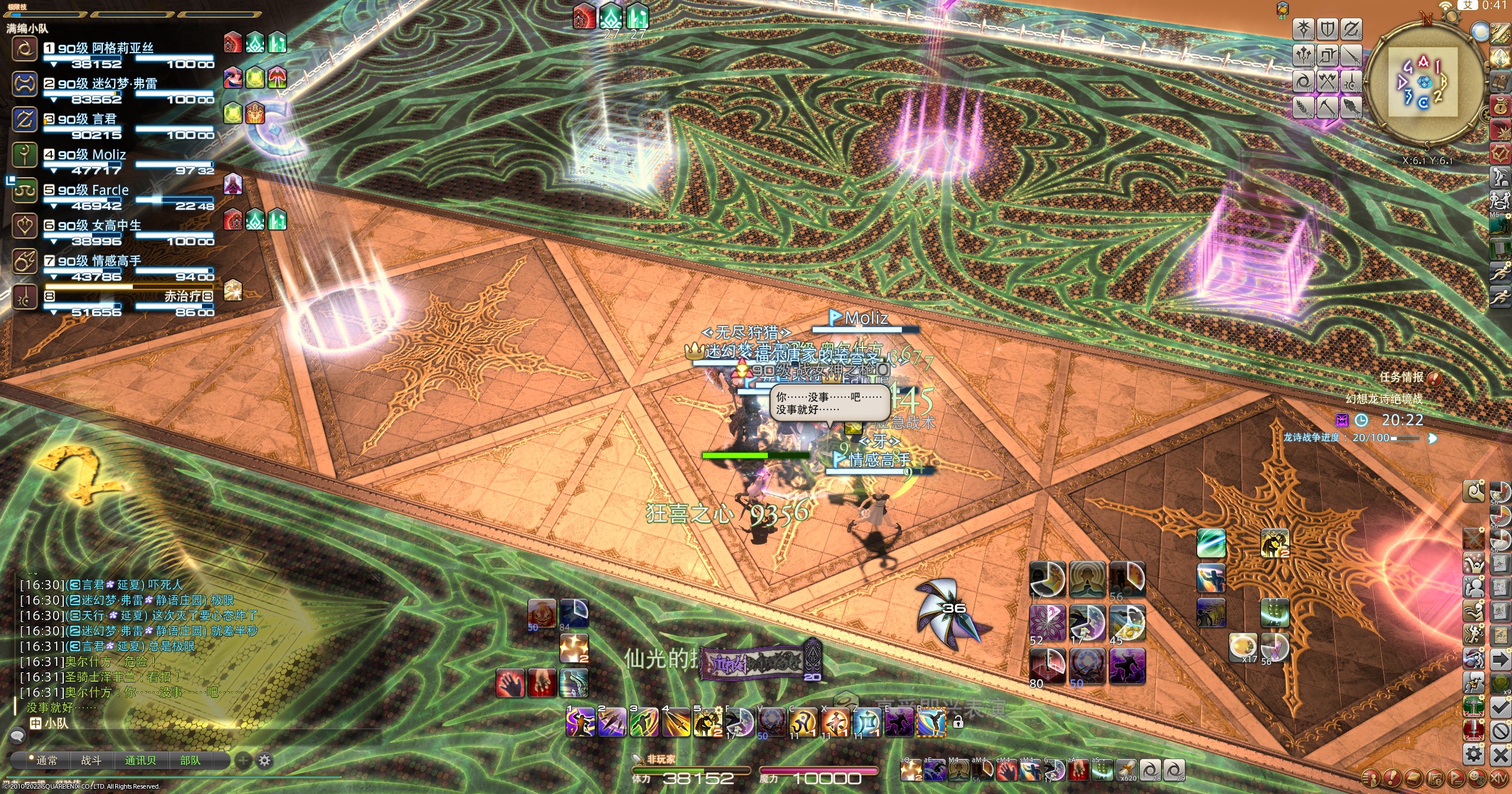Choose the fish gear set icon
The width and height of the screenshot is (1512, 794).
tap(1351, 107)
